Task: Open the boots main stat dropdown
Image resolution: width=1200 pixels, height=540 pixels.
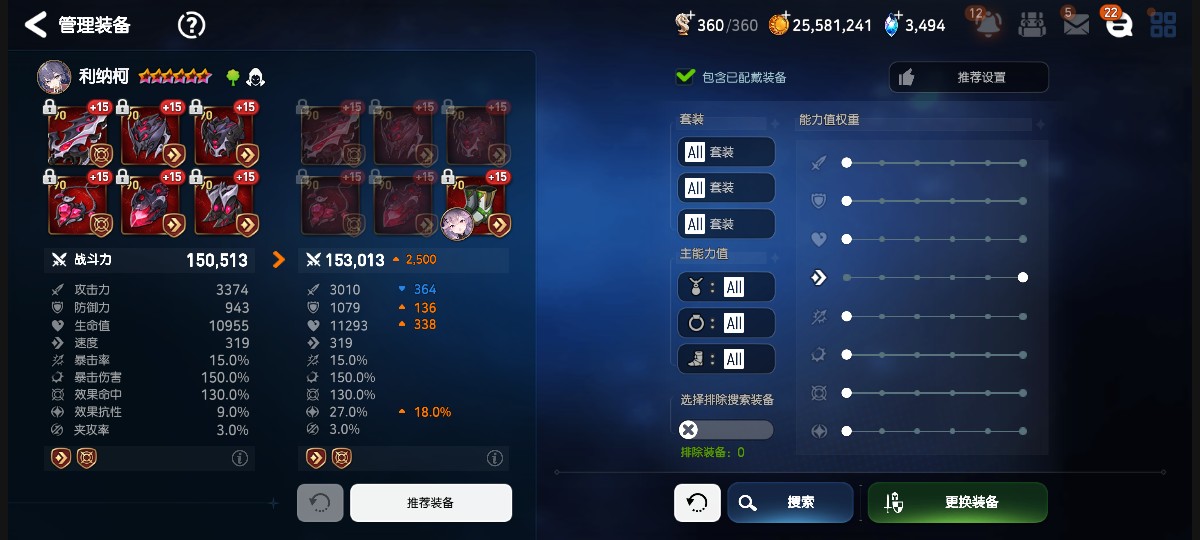Action: coord(725,359)
